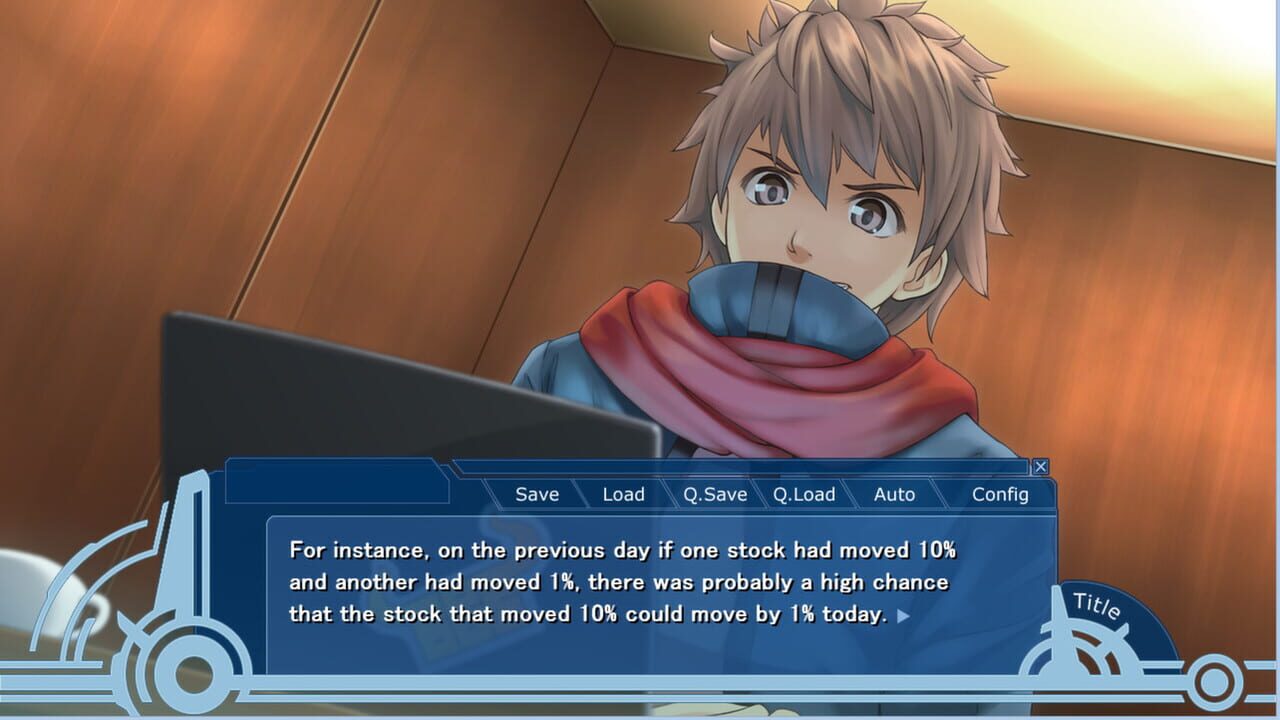Switch to the Config tab in the quick menu
The width and height of the screenshot is (1280, 720).
1002,494
